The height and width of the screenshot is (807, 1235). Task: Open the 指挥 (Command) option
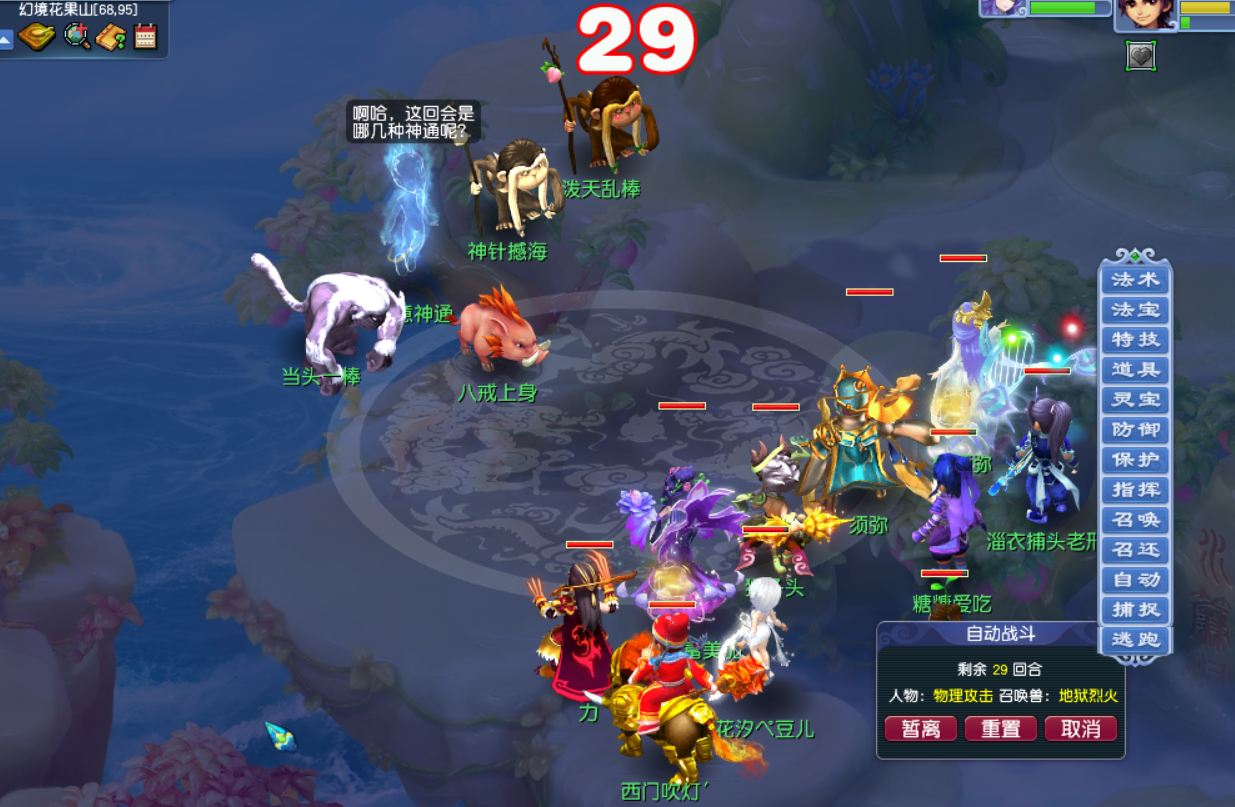pyautogui.click(x=1135, y=490)
